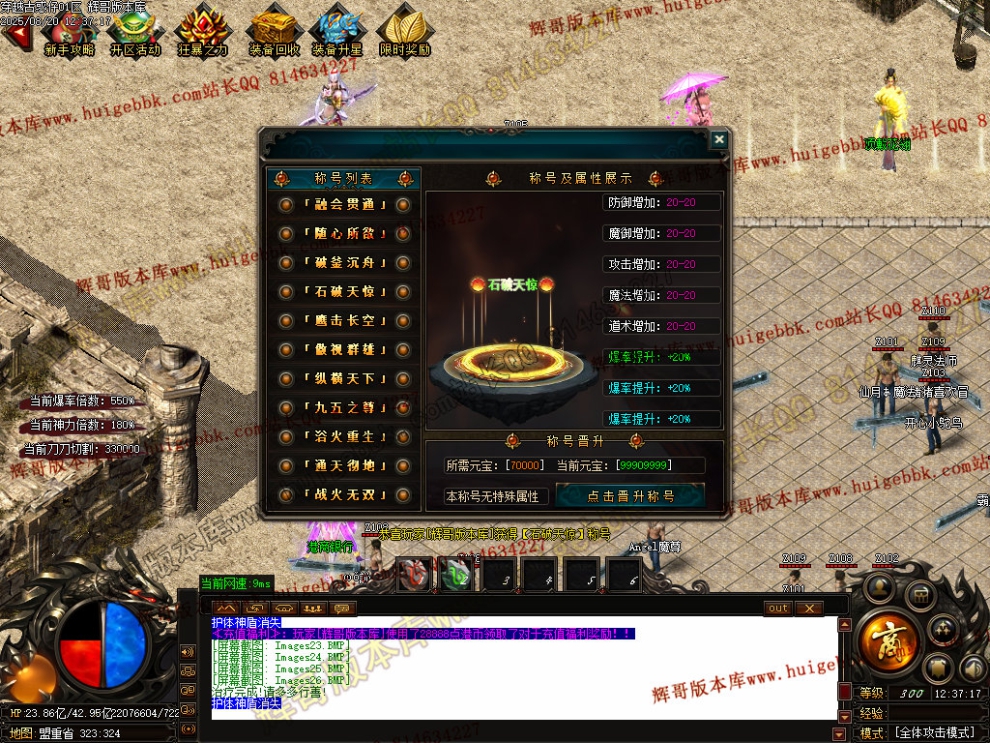Open the 开区活动 server event icon
Image resolution: width=990 pixels, height=743 pixels.
point(135,32)
